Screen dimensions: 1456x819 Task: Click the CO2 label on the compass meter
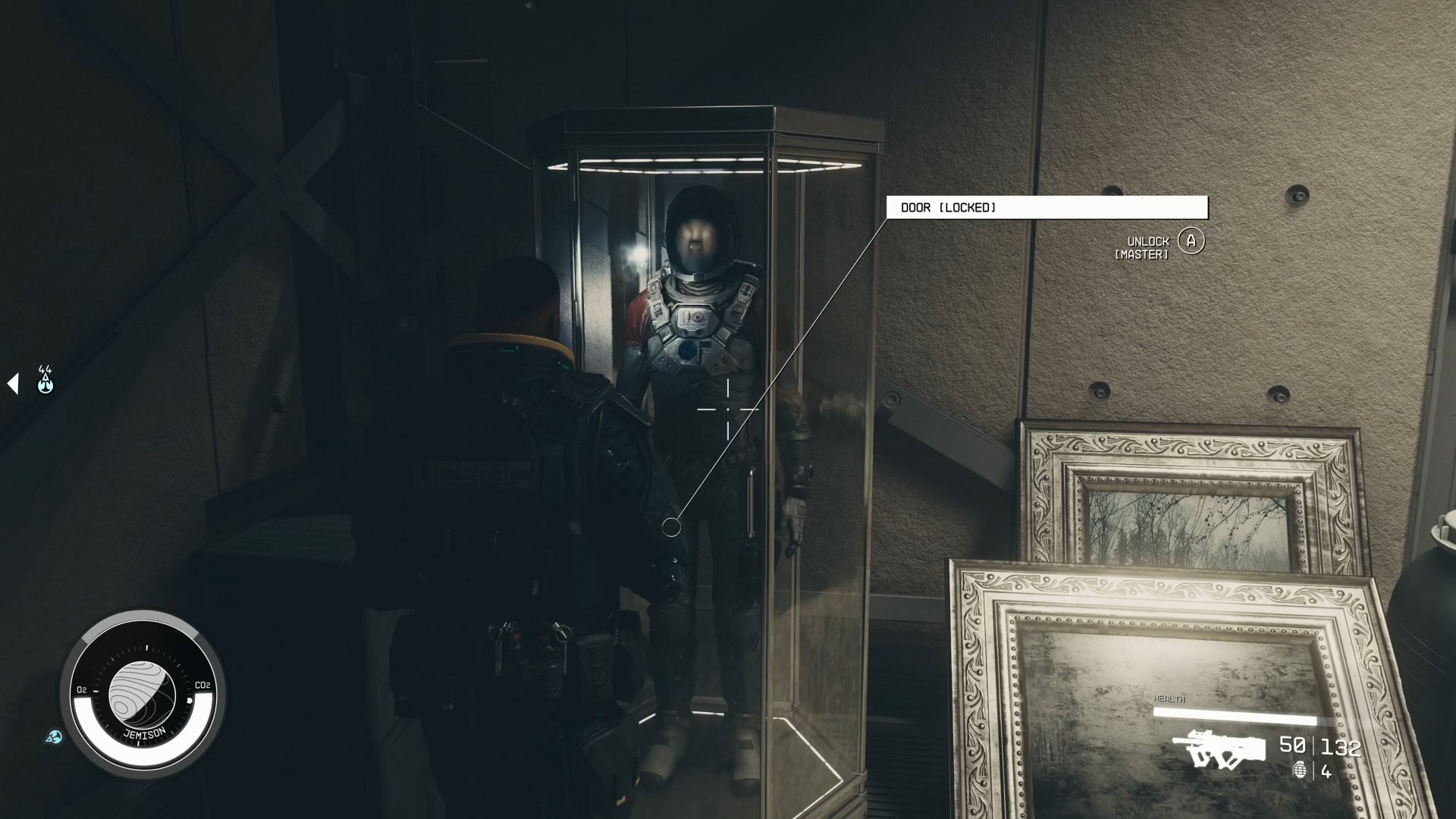[202, 686]
